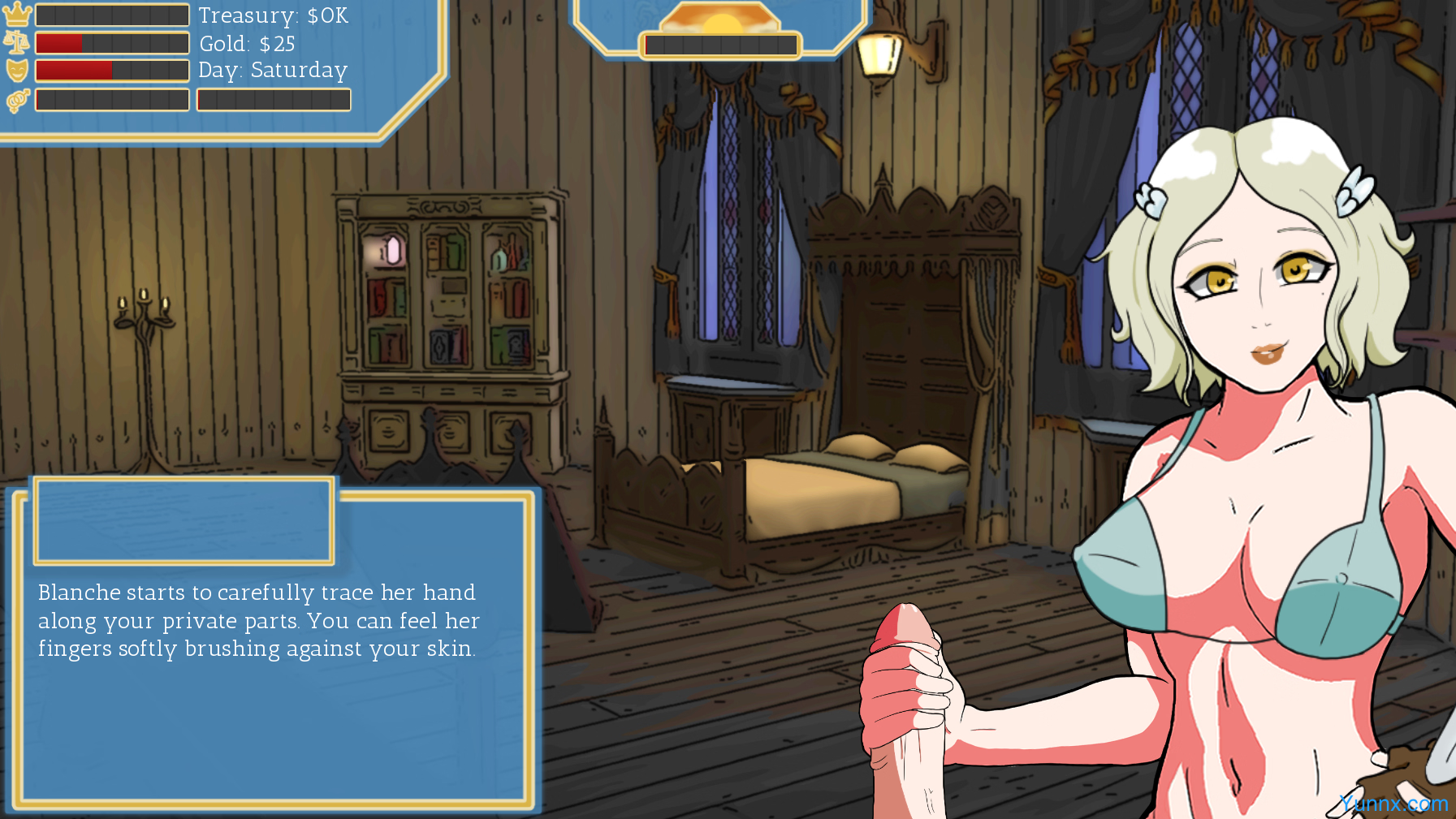
Task: Select the scales stat icon
Action: [x=16, y=42]
